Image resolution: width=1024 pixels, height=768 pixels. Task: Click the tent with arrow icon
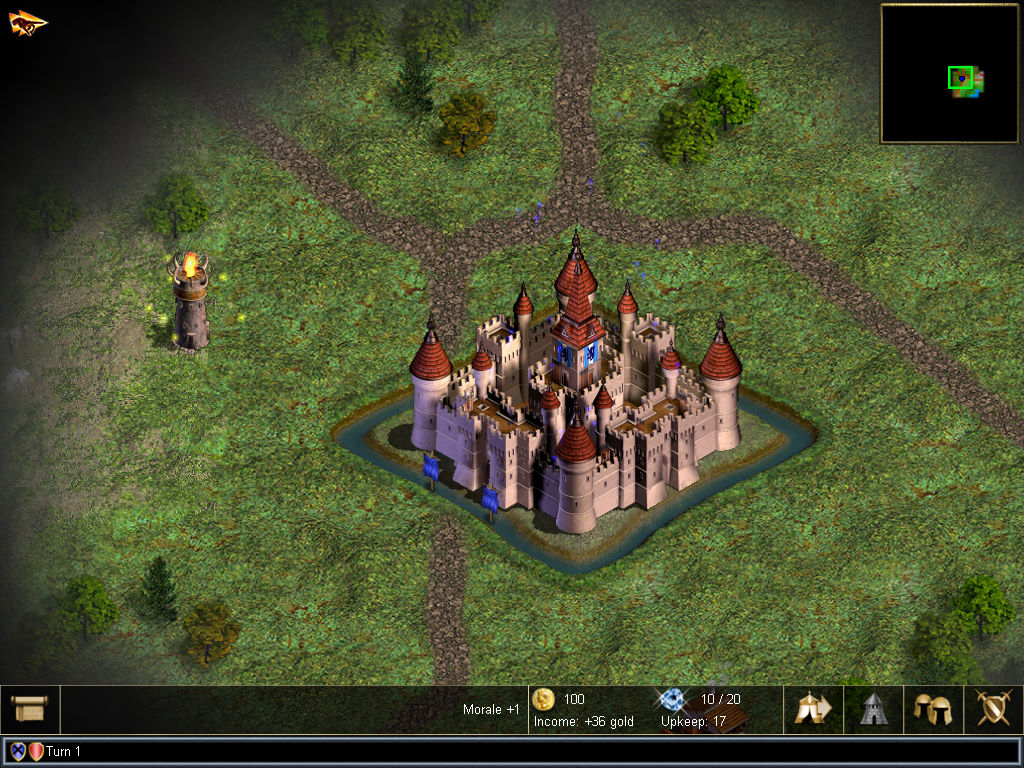[813, 709]
